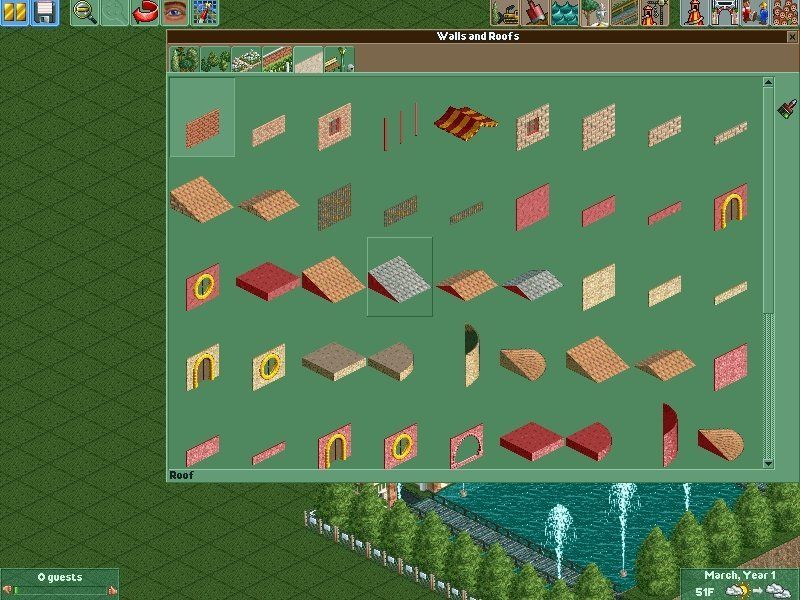800x600 pixels.
Task: Activate the shovel land adjustment tool
Action: click(x=535, y=13)
